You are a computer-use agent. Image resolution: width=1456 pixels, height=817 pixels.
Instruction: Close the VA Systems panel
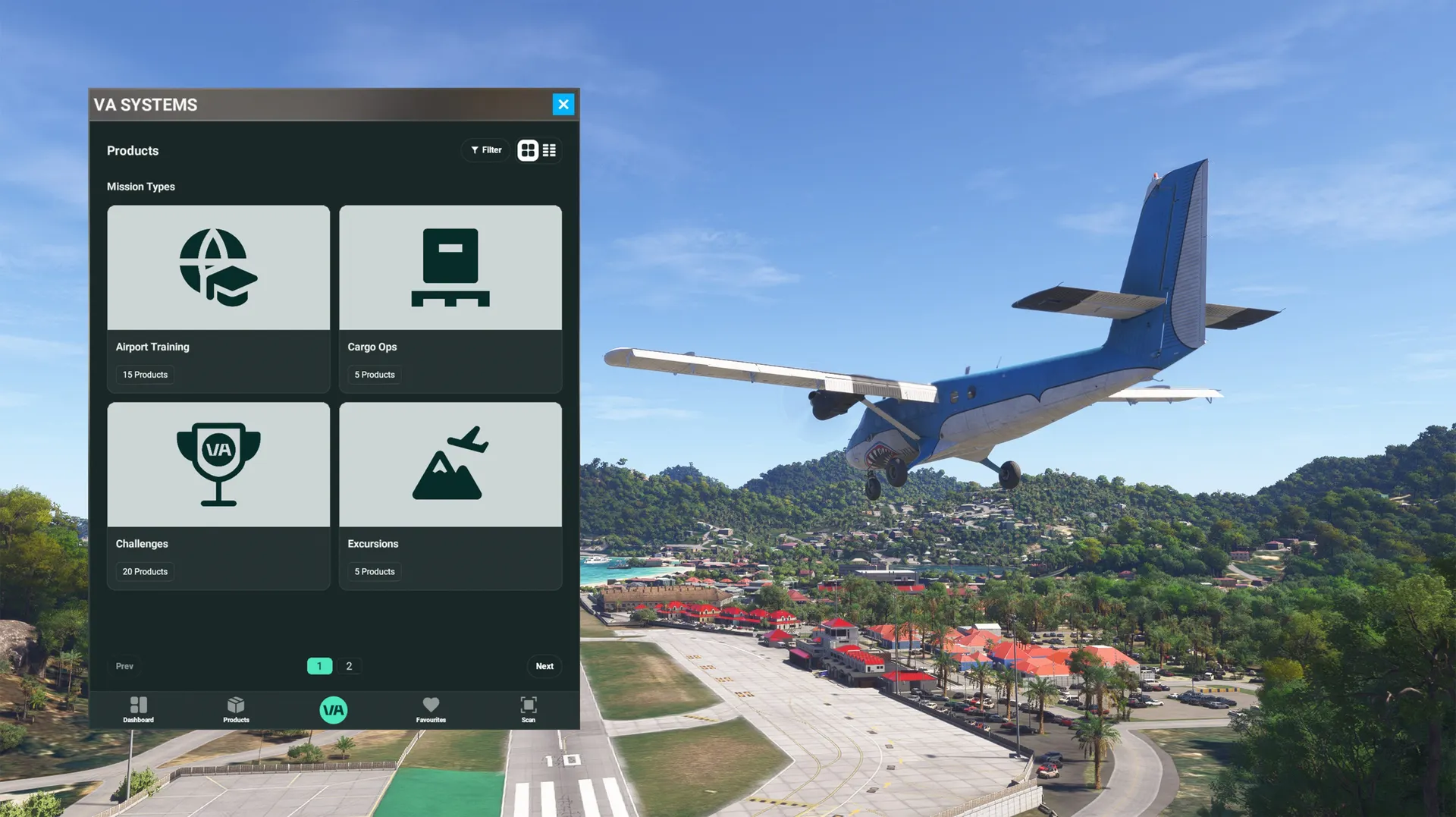(563, 105)
